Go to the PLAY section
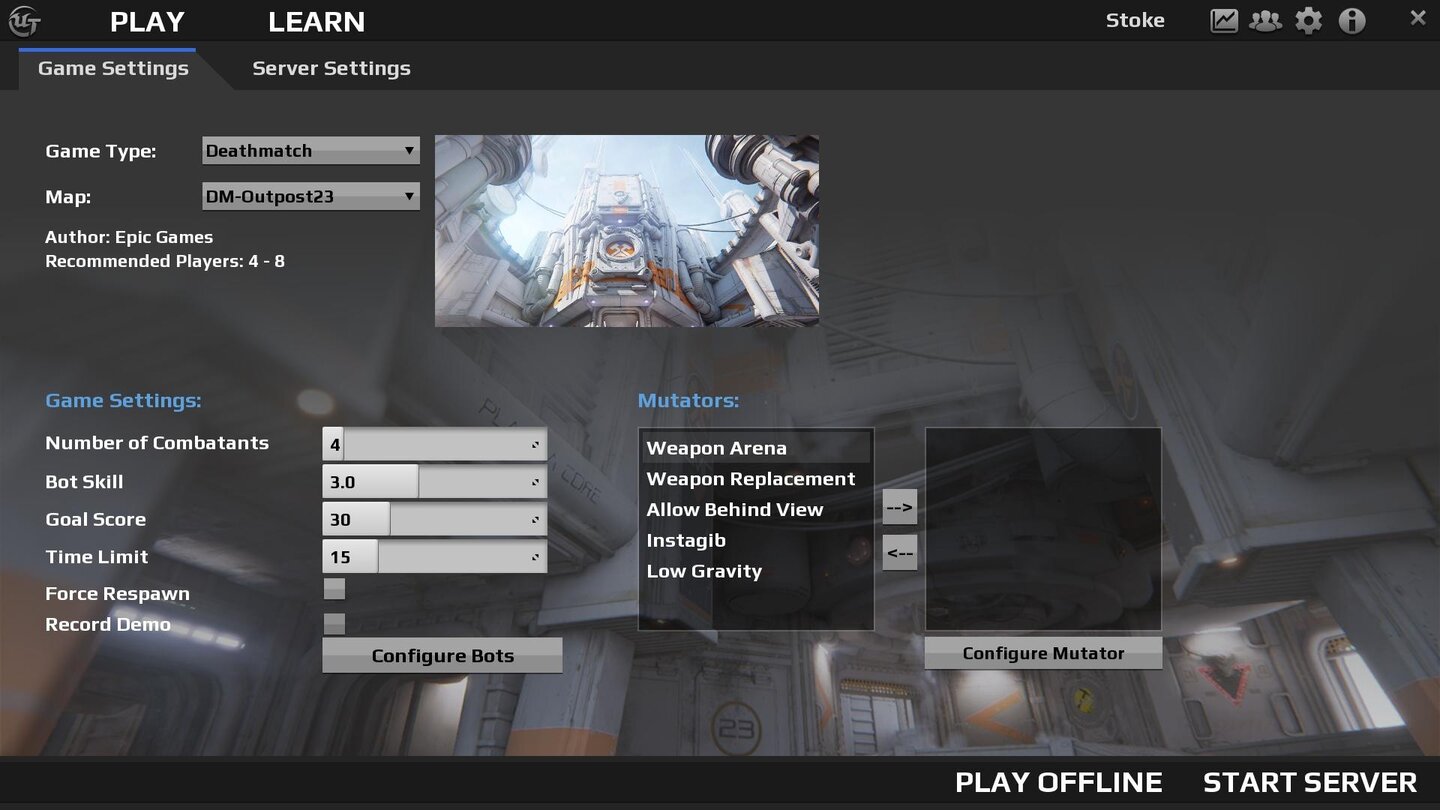This screenshot has height=810, width=1440. point(147,21)
